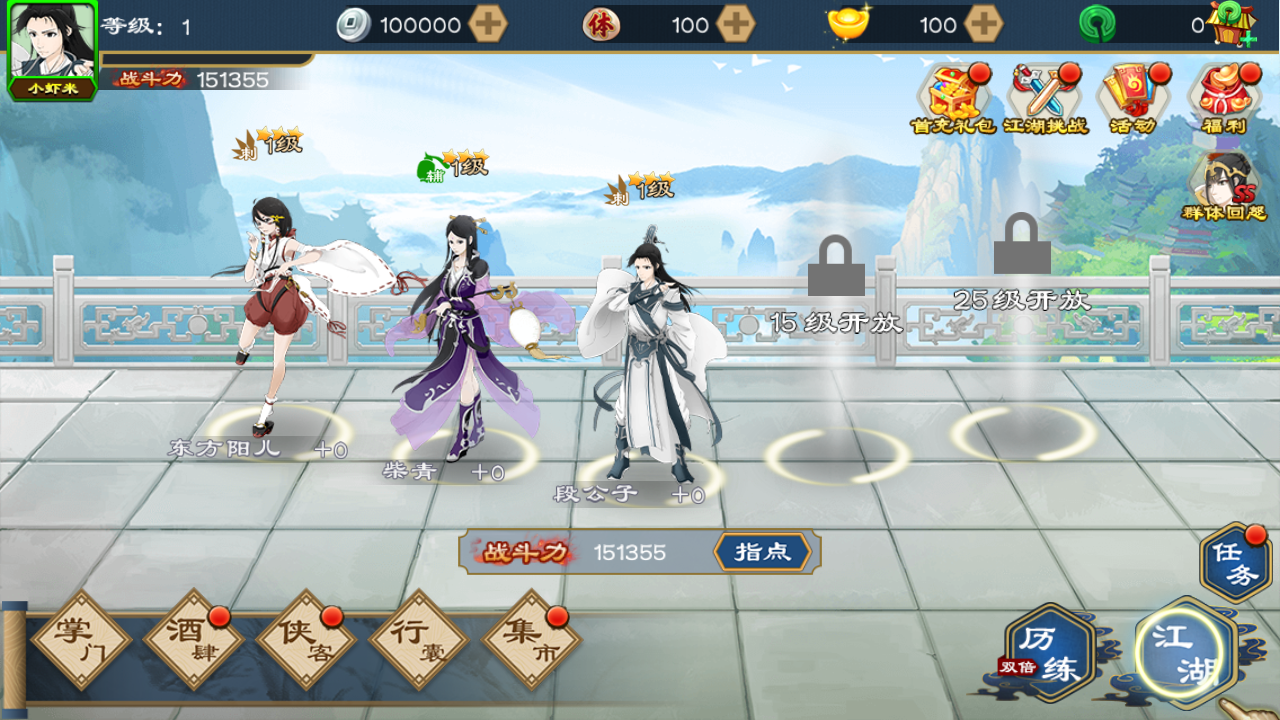Add more gold ingots
The image size is (1280, 720).
tap(984, 25)
